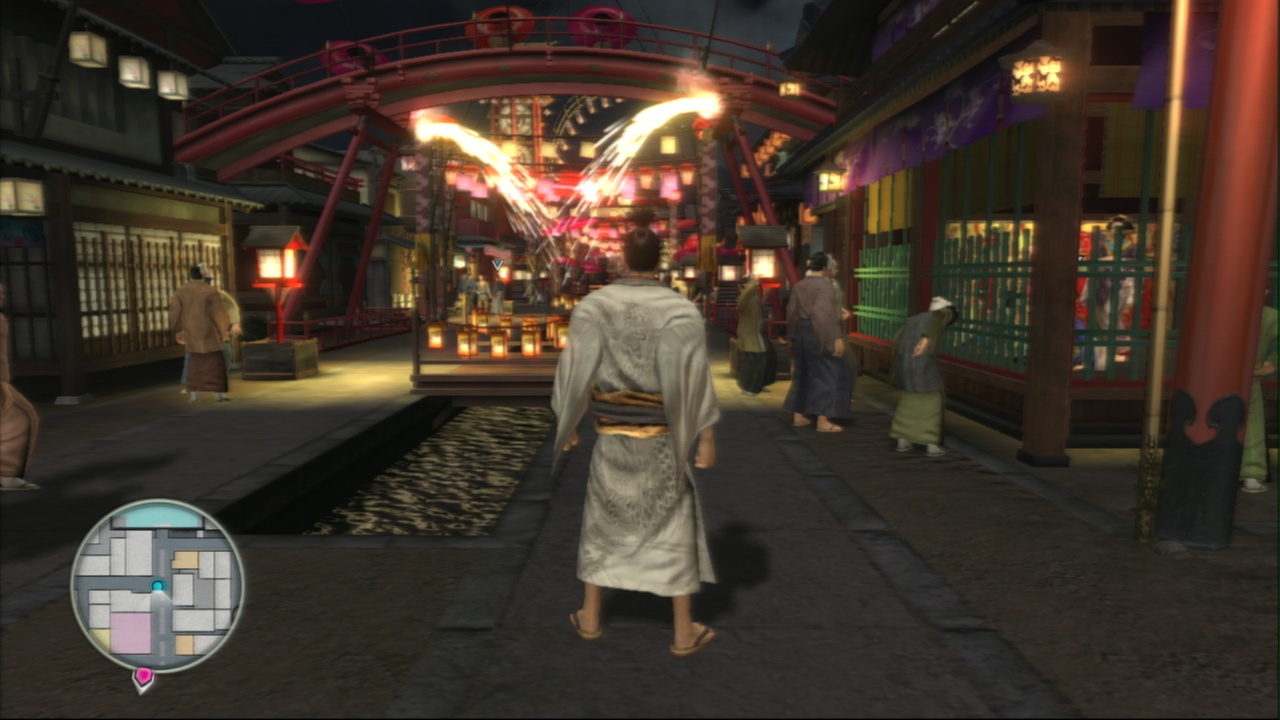The image size is (1280, 720).
Task: Click the orange building marker on the minimap
Action: pos(183,559)
